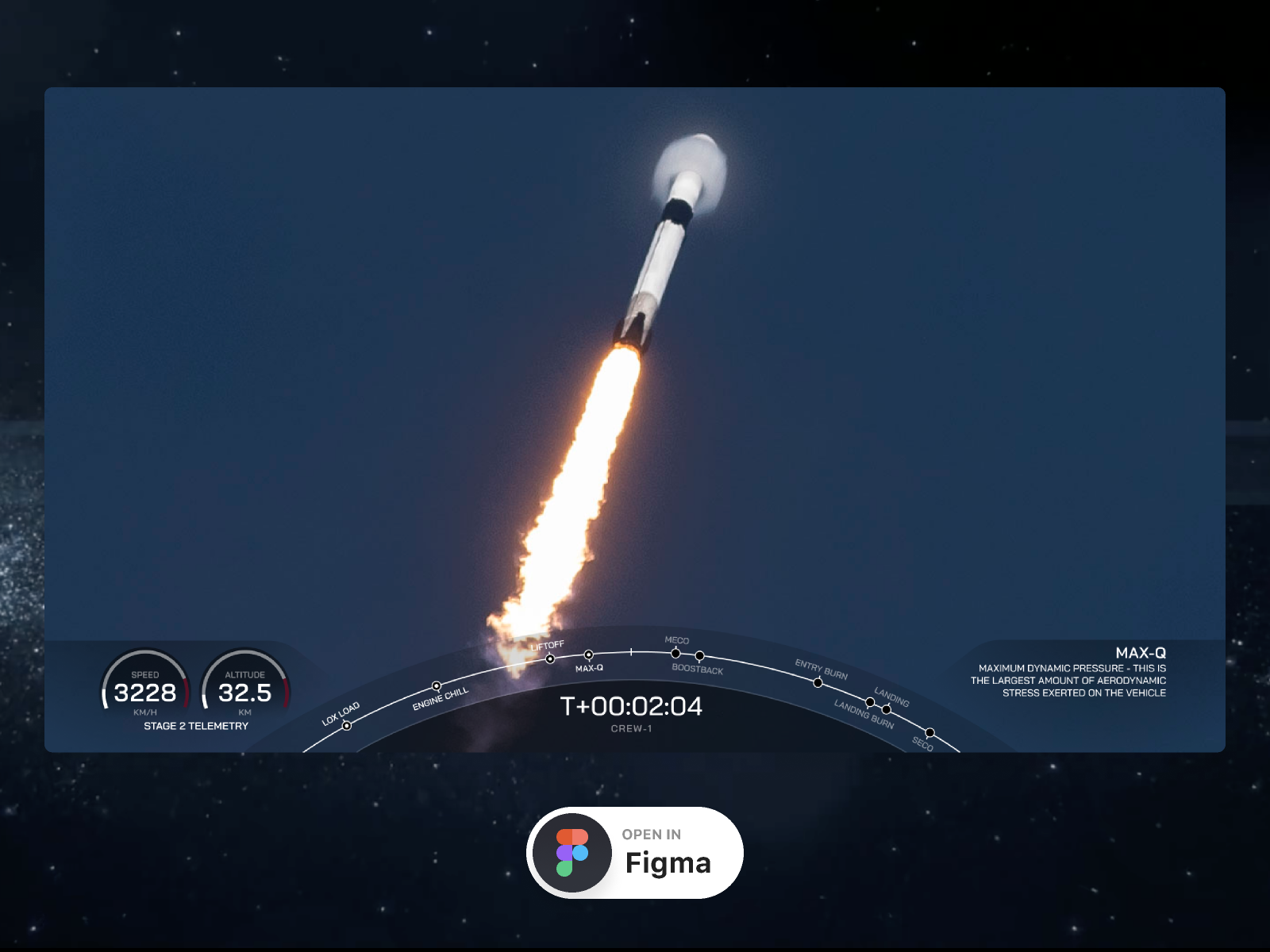Select the MAX-Q timeline marker
This screenshot has width=1270, height=952.
(589, 654)
